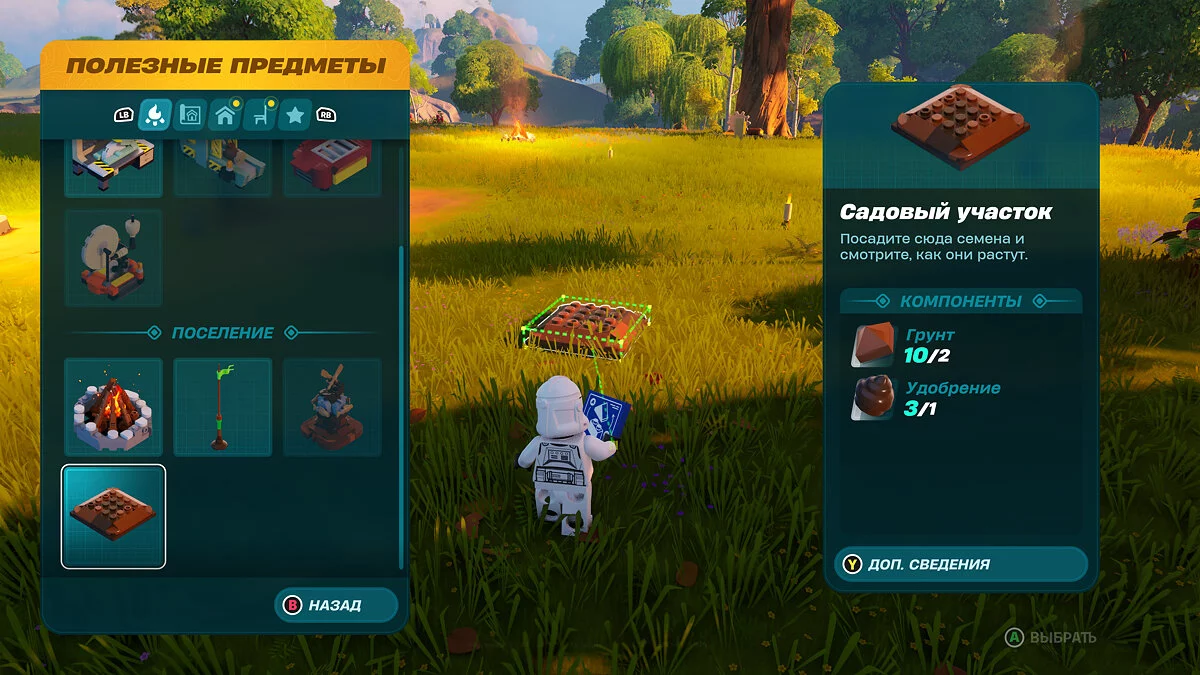Open the house blueprint tab
1200x675 pixels.
coord(189,116)
